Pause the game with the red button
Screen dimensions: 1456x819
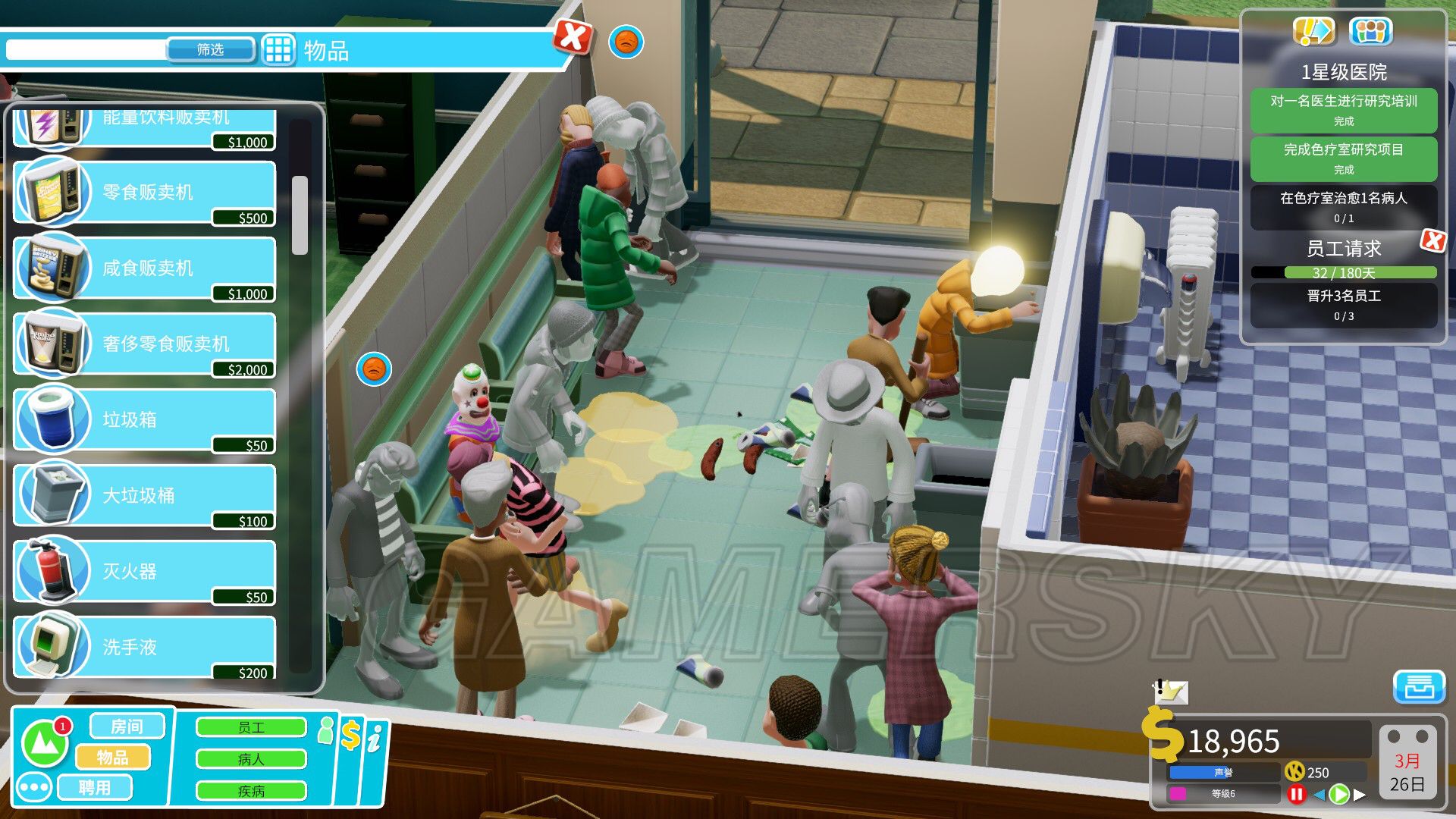1296,794
